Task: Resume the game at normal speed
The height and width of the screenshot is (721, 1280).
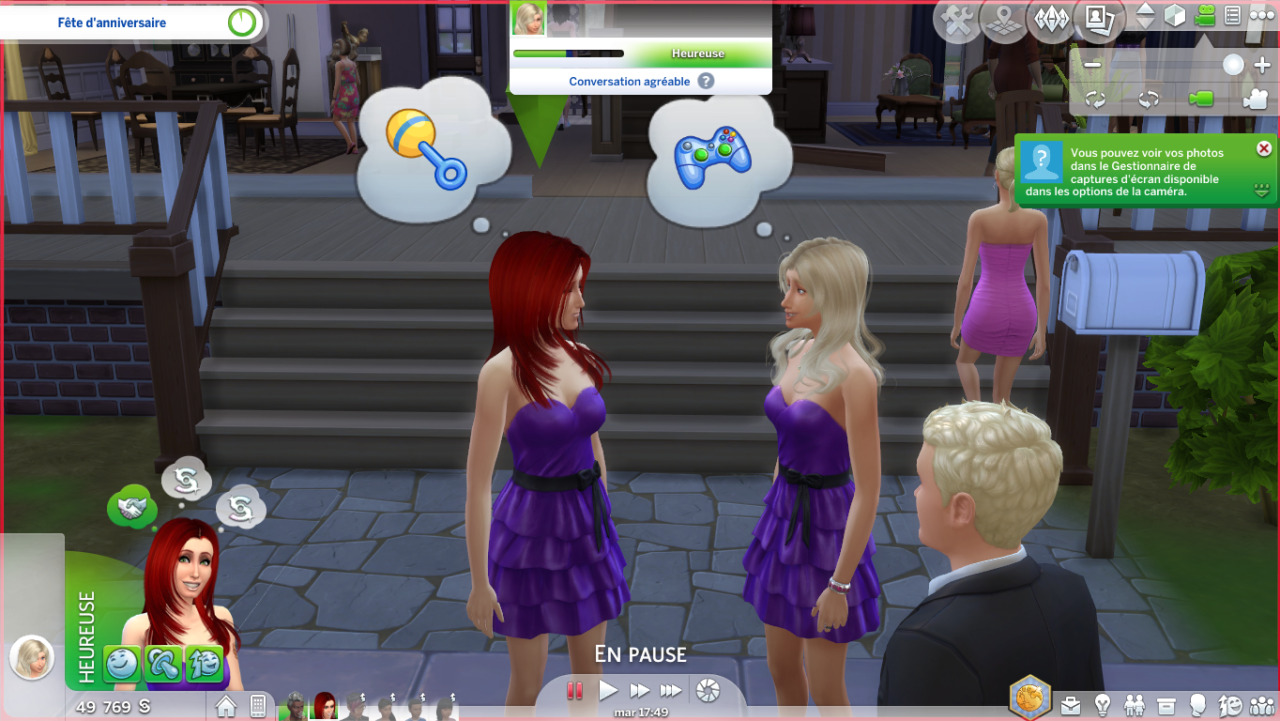Action: (608, 690)
